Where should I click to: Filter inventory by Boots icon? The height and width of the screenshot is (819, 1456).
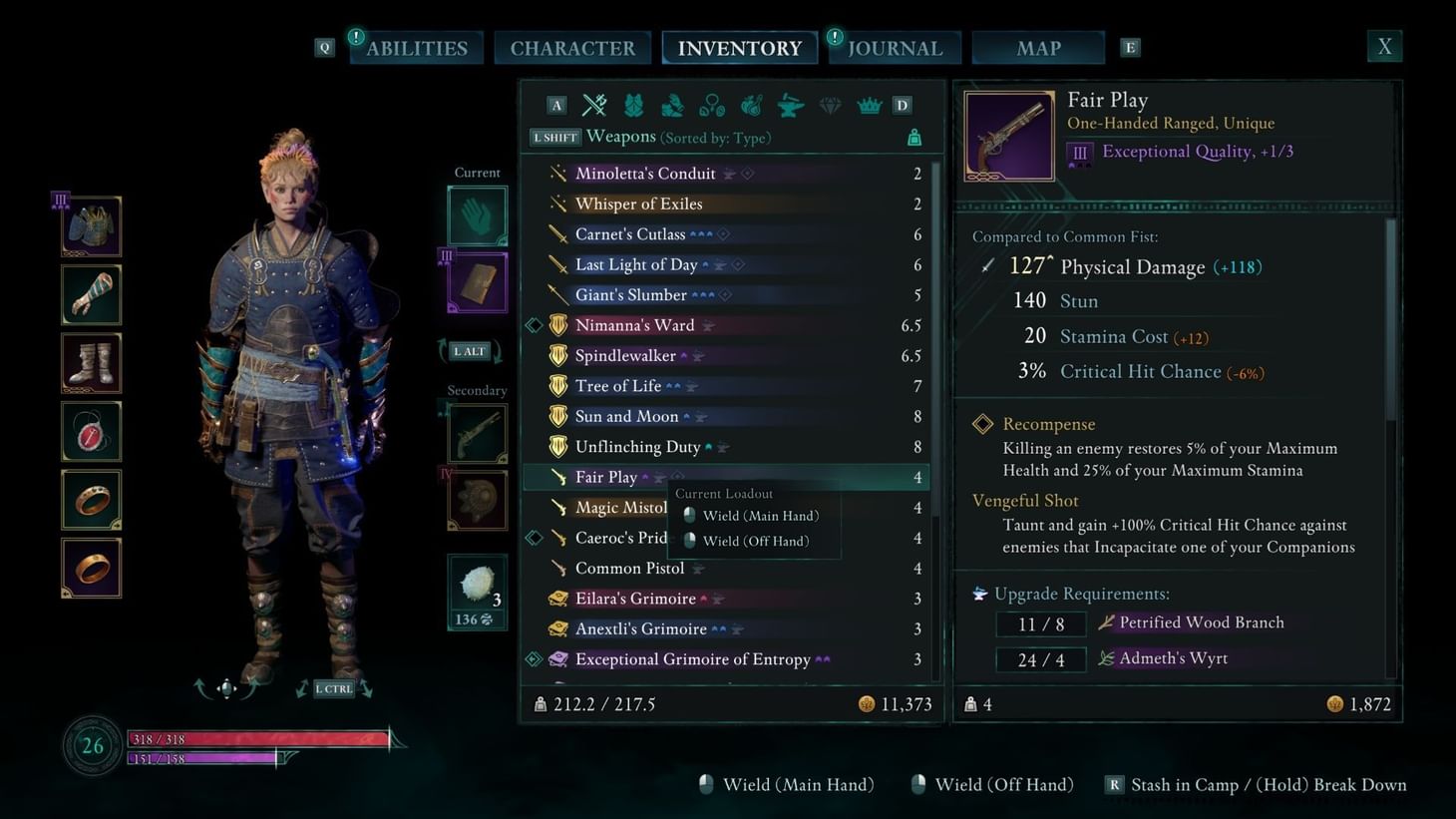point(672,104)
